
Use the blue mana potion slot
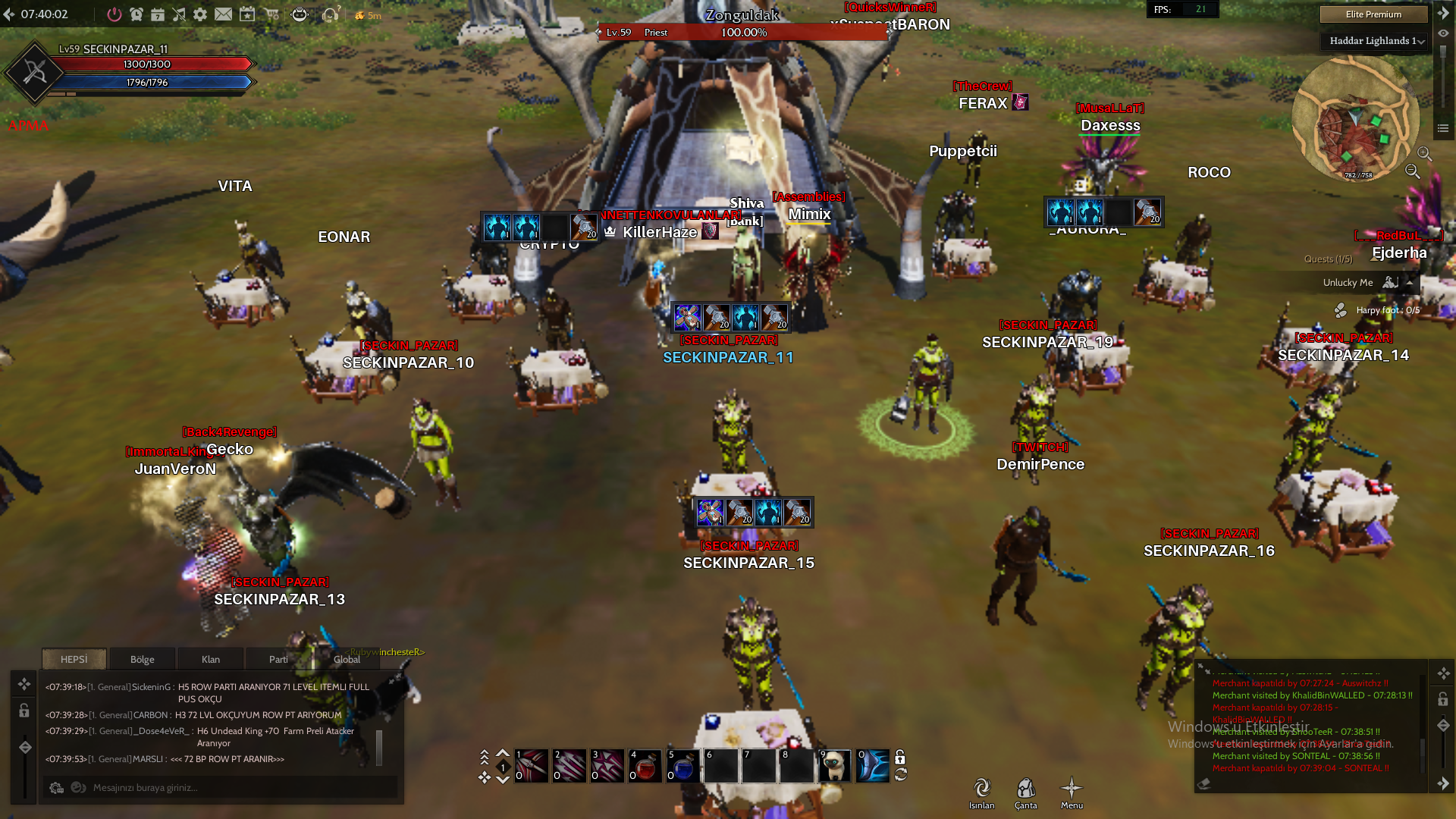coord(682,766)
